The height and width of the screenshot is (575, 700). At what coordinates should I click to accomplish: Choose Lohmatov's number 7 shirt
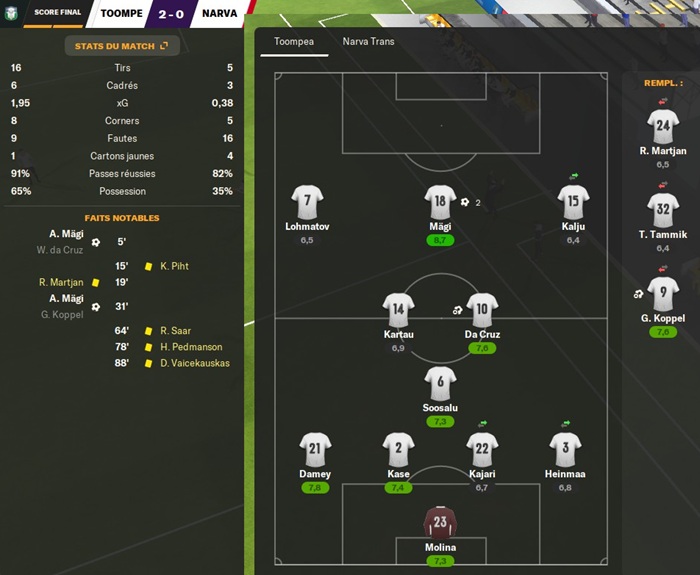pyautogui.click(x=307, y=203)
